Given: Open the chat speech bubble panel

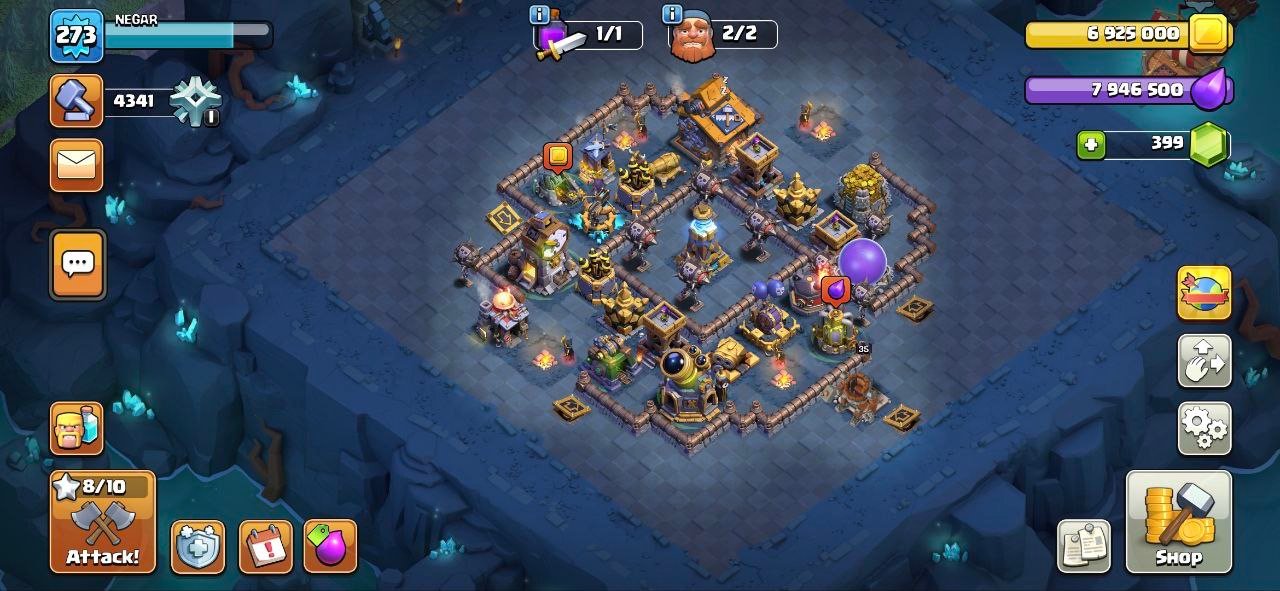Looking at the screenshot, I should coord(77,264).
